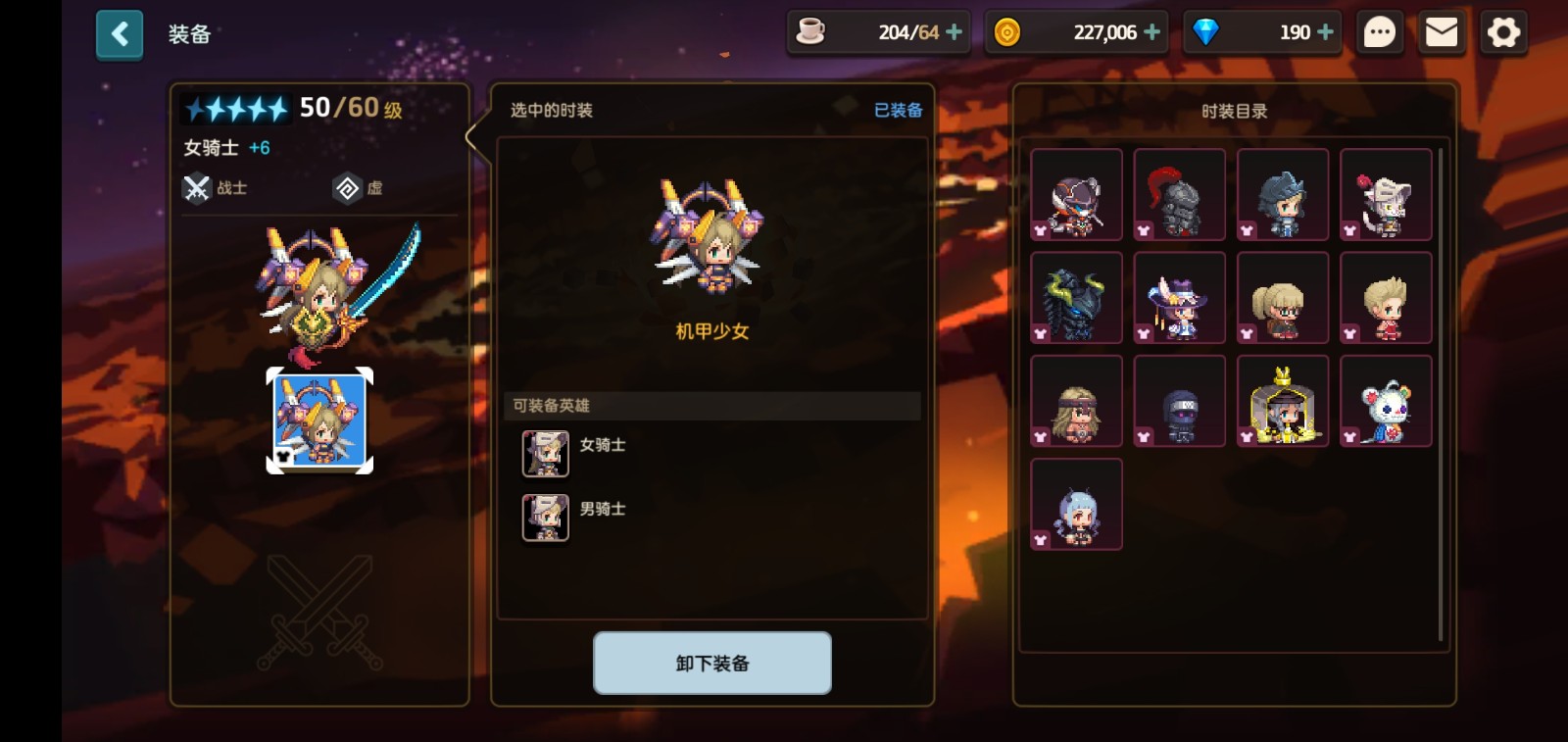Click the star rating display
Screen dimensions: 1568x742
(235, 108)
